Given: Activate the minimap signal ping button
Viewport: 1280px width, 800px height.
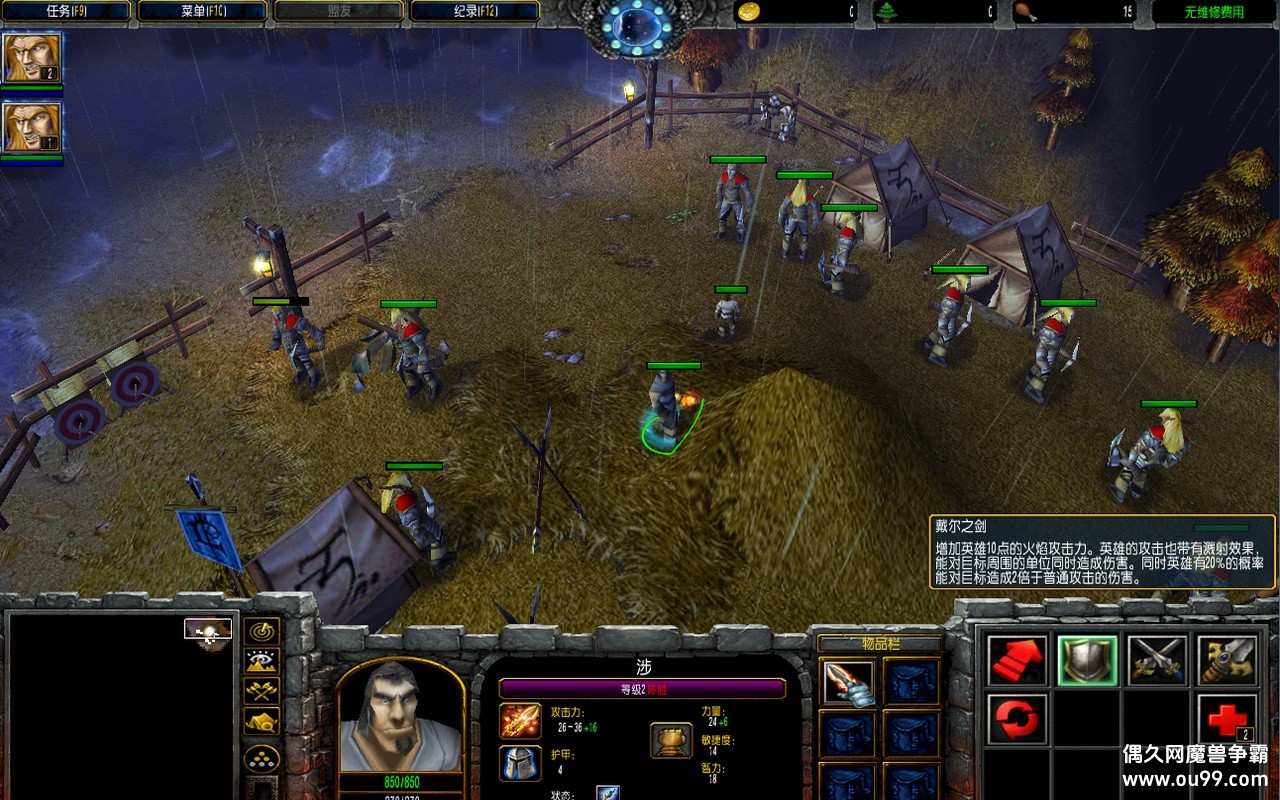Looking at the screenshot, I should 262,631.
